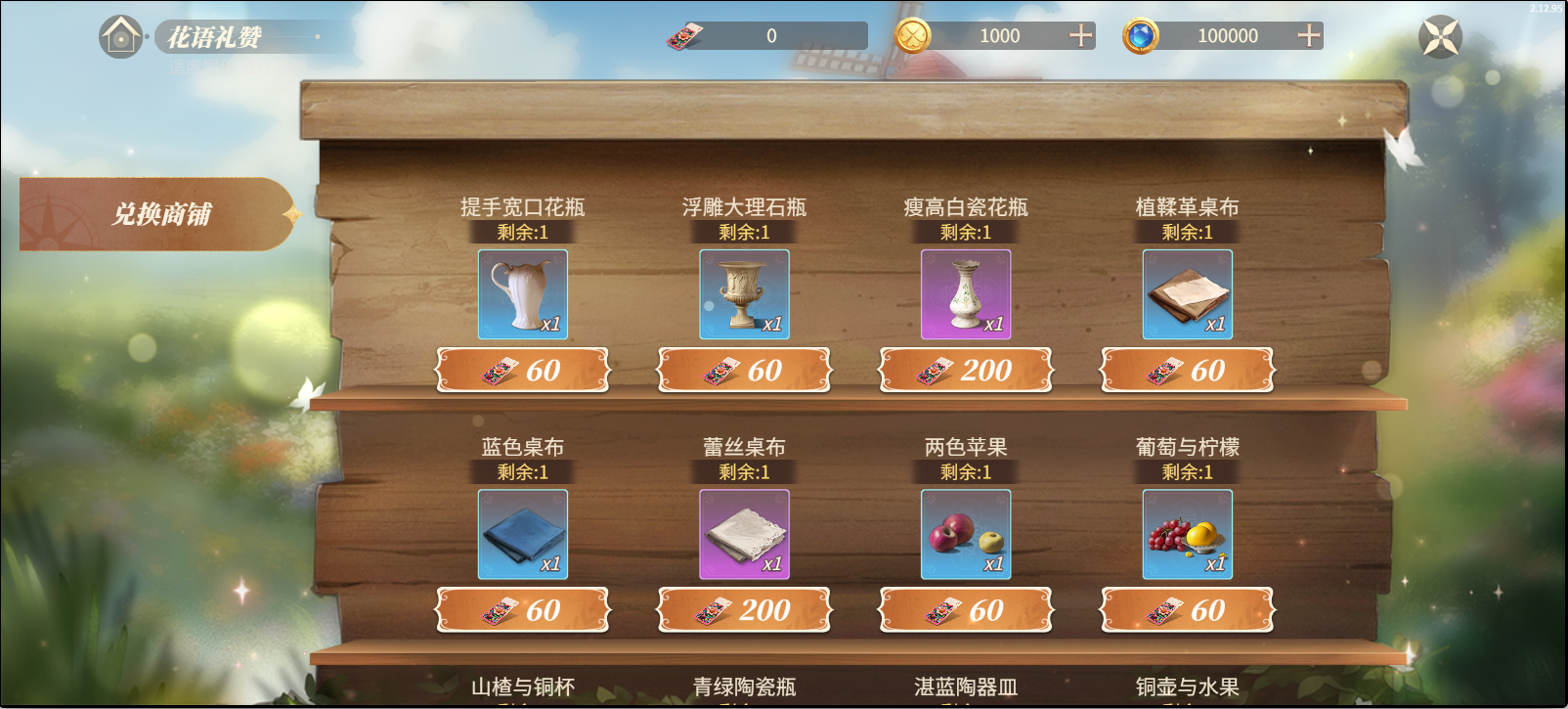
Task: Add diamonds with the plus button
Action: [x=1308, y=37]
